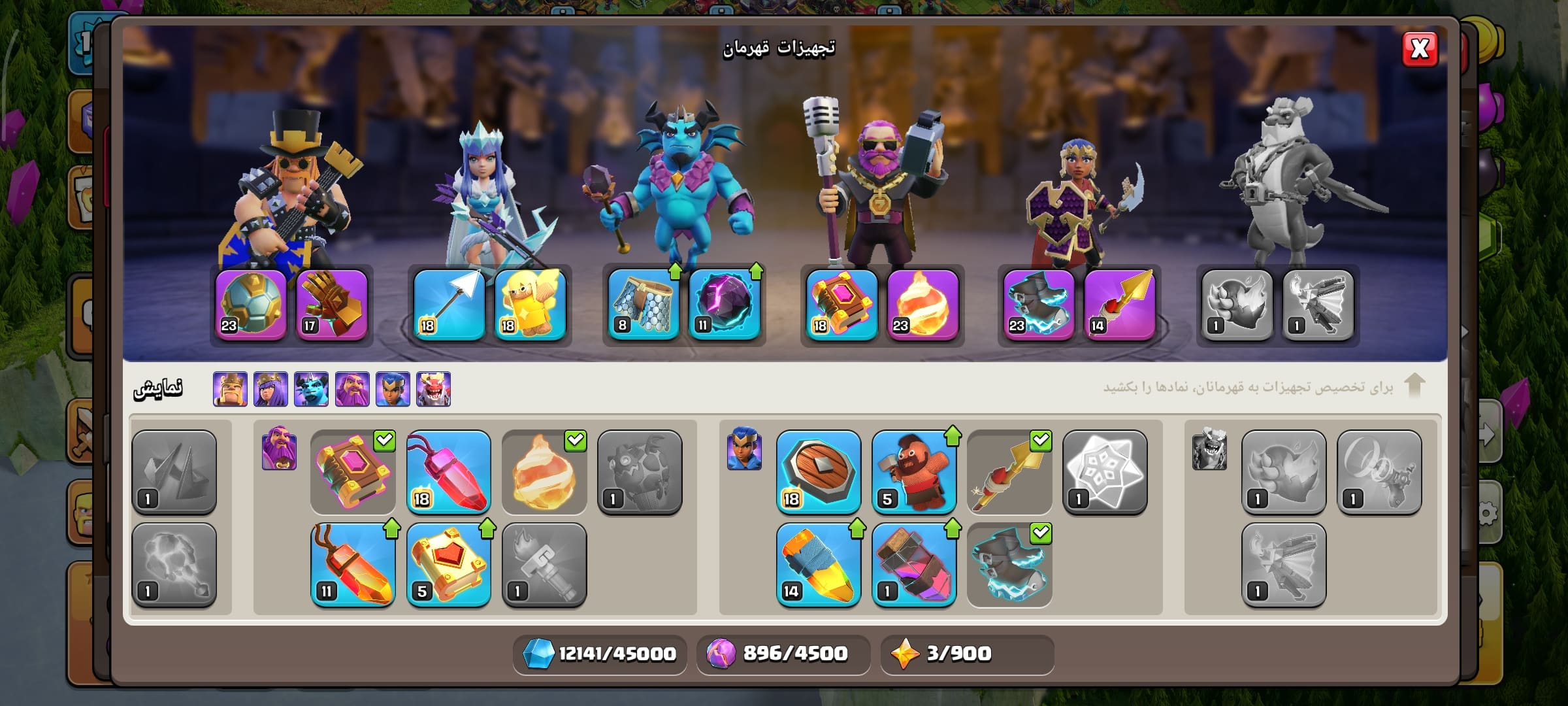The width and height of the screenshot is (1568, 706).
Task: Show the blue Minion Prince filter portrait
Action: (311, 389)
